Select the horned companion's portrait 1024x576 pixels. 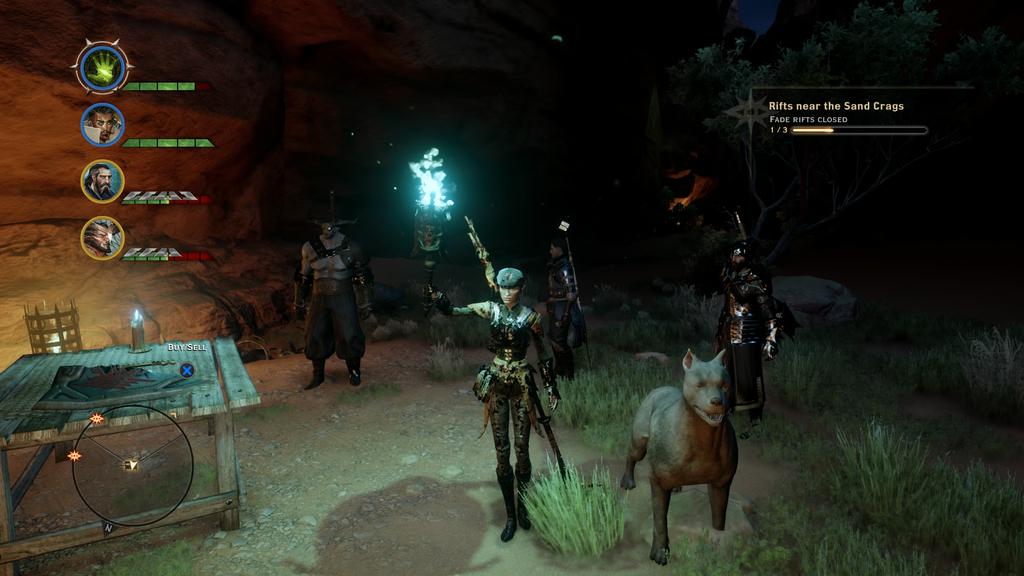click(x=102, y=238)
